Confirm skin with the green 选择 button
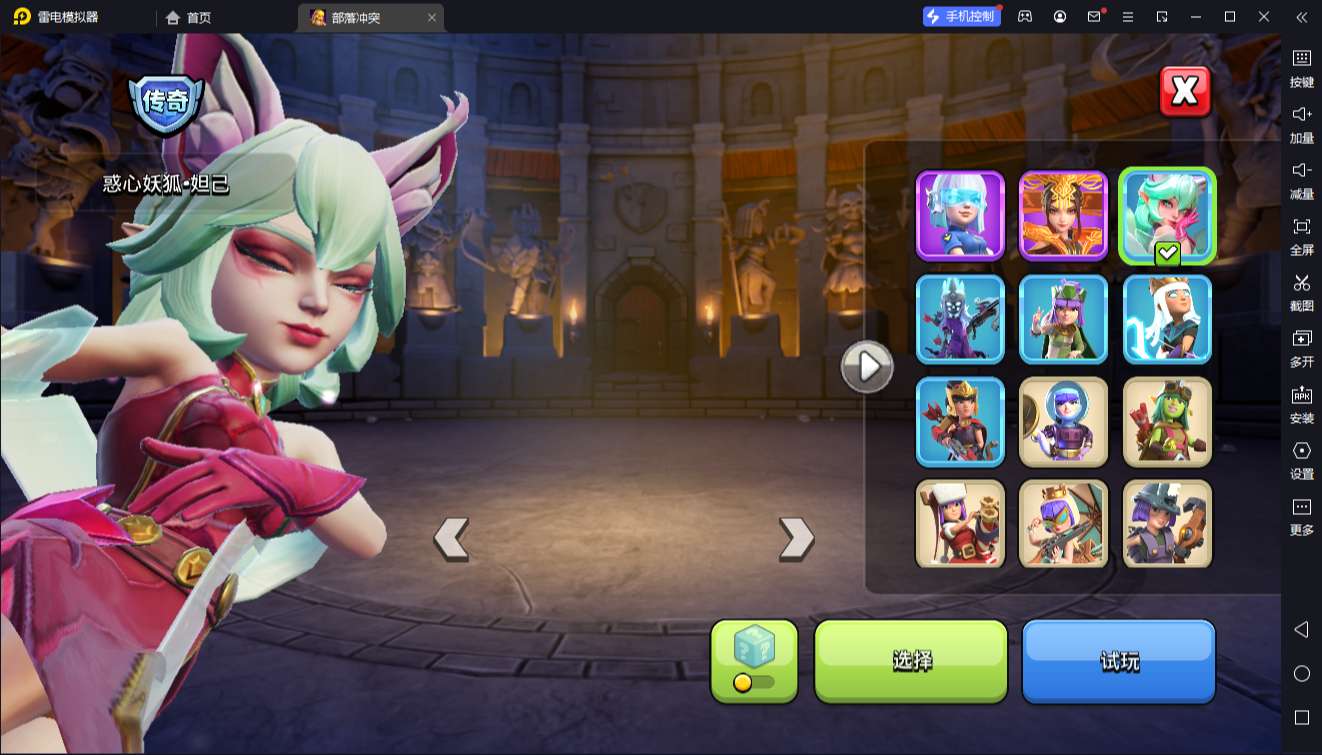 click(x=911, y=660)
